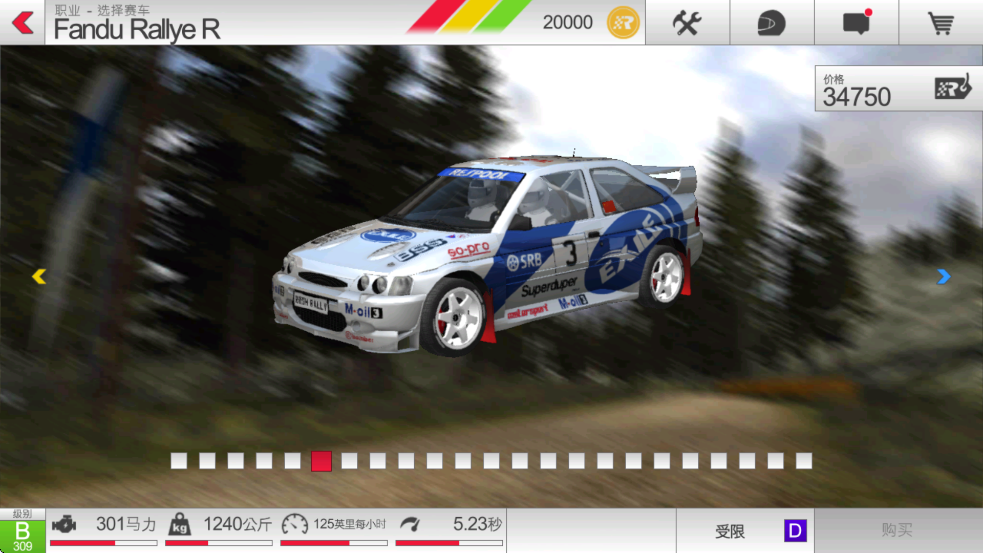The image size is (983, 553).
Task: Select the red highlighted car page square
Action: [321, 461]
